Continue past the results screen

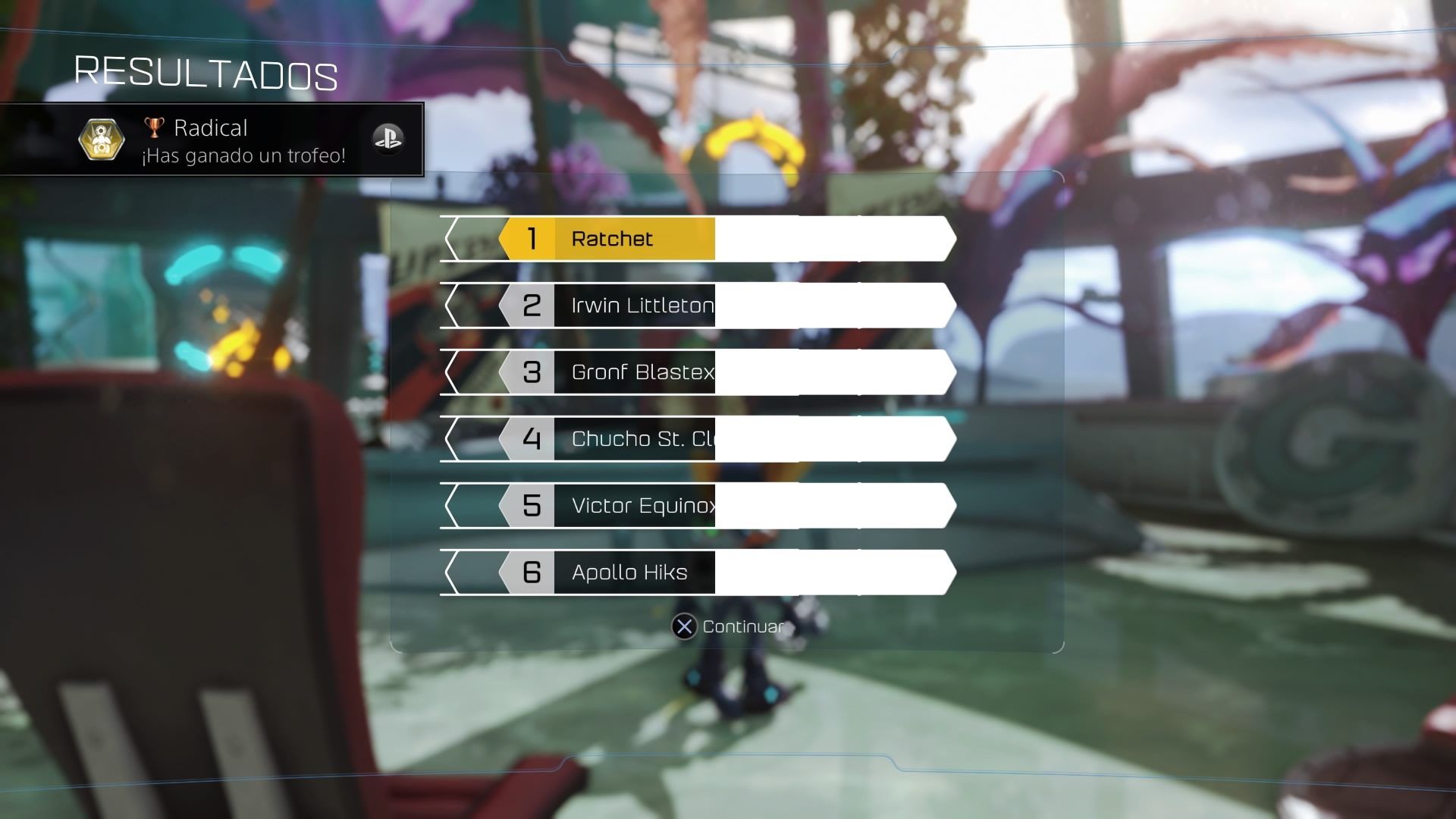[x=728, y=627]
